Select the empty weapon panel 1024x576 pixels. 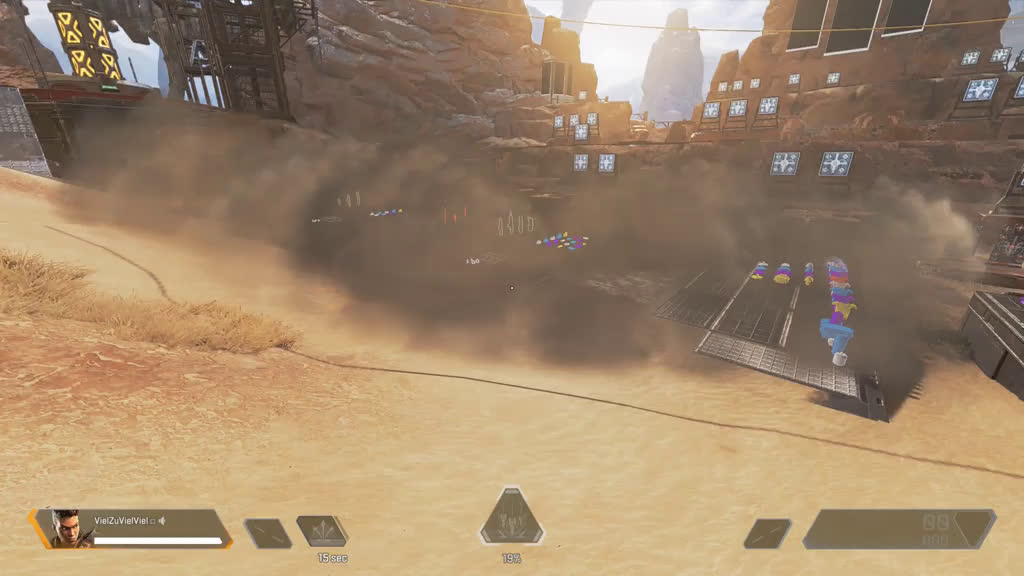[x=898, y=529]
